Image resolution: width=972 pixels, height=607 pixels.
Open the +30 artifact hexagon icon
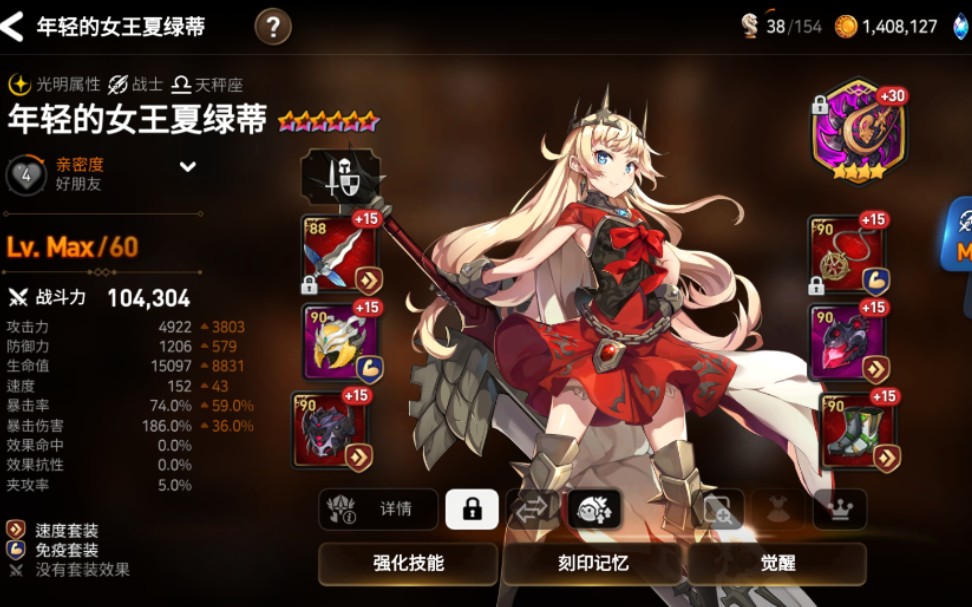(x=858, y=131)
